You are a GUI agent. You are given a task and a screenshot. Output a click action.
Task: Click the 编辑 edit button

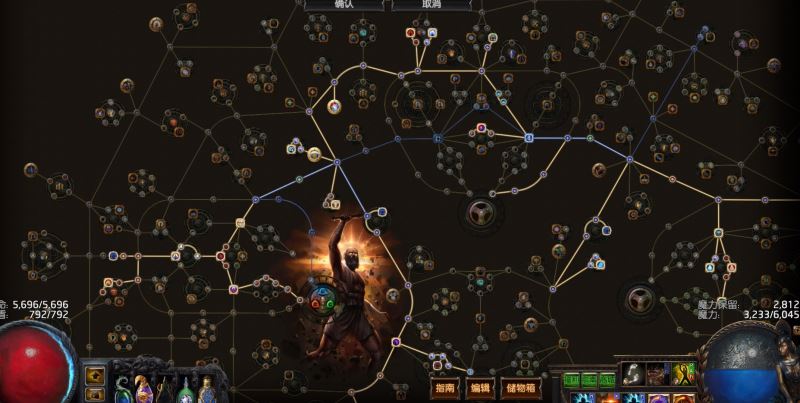point(479,387)
